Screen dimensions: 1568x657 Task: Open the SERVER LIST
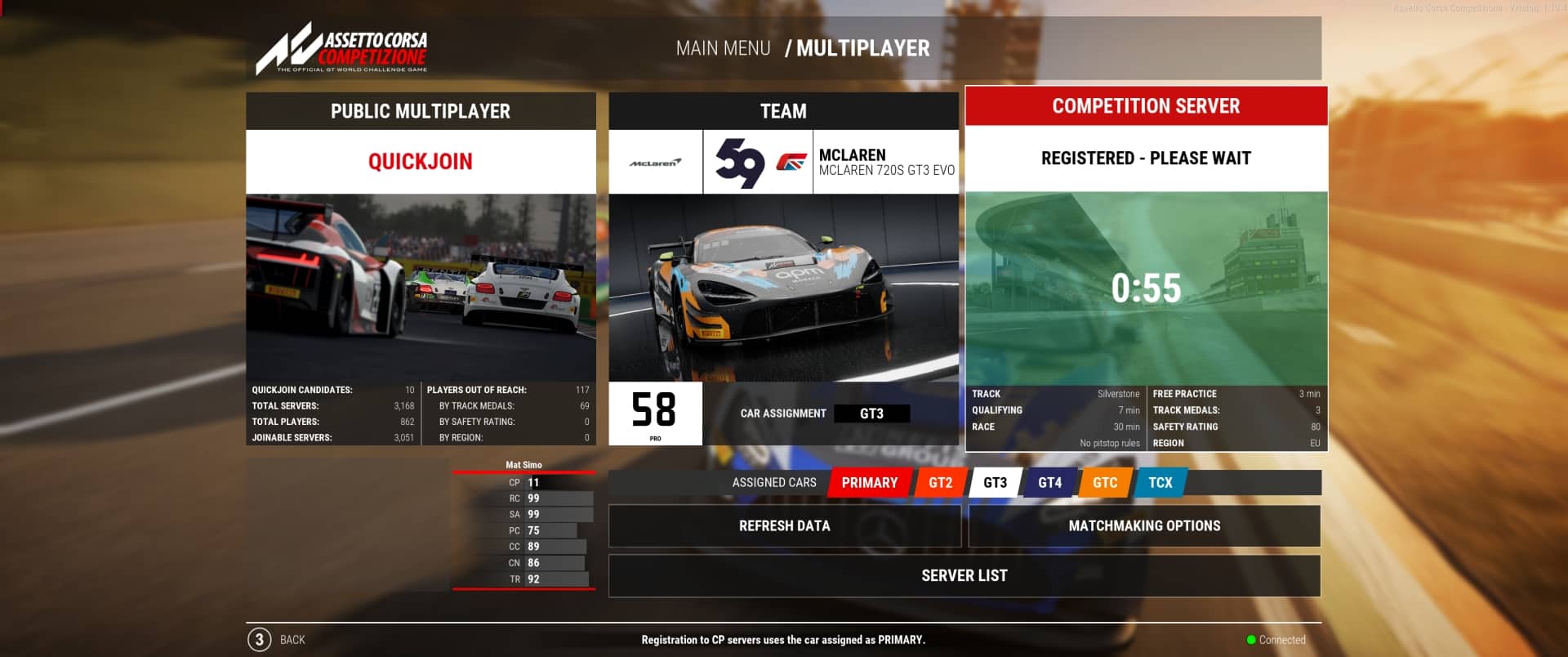[964, 575]
